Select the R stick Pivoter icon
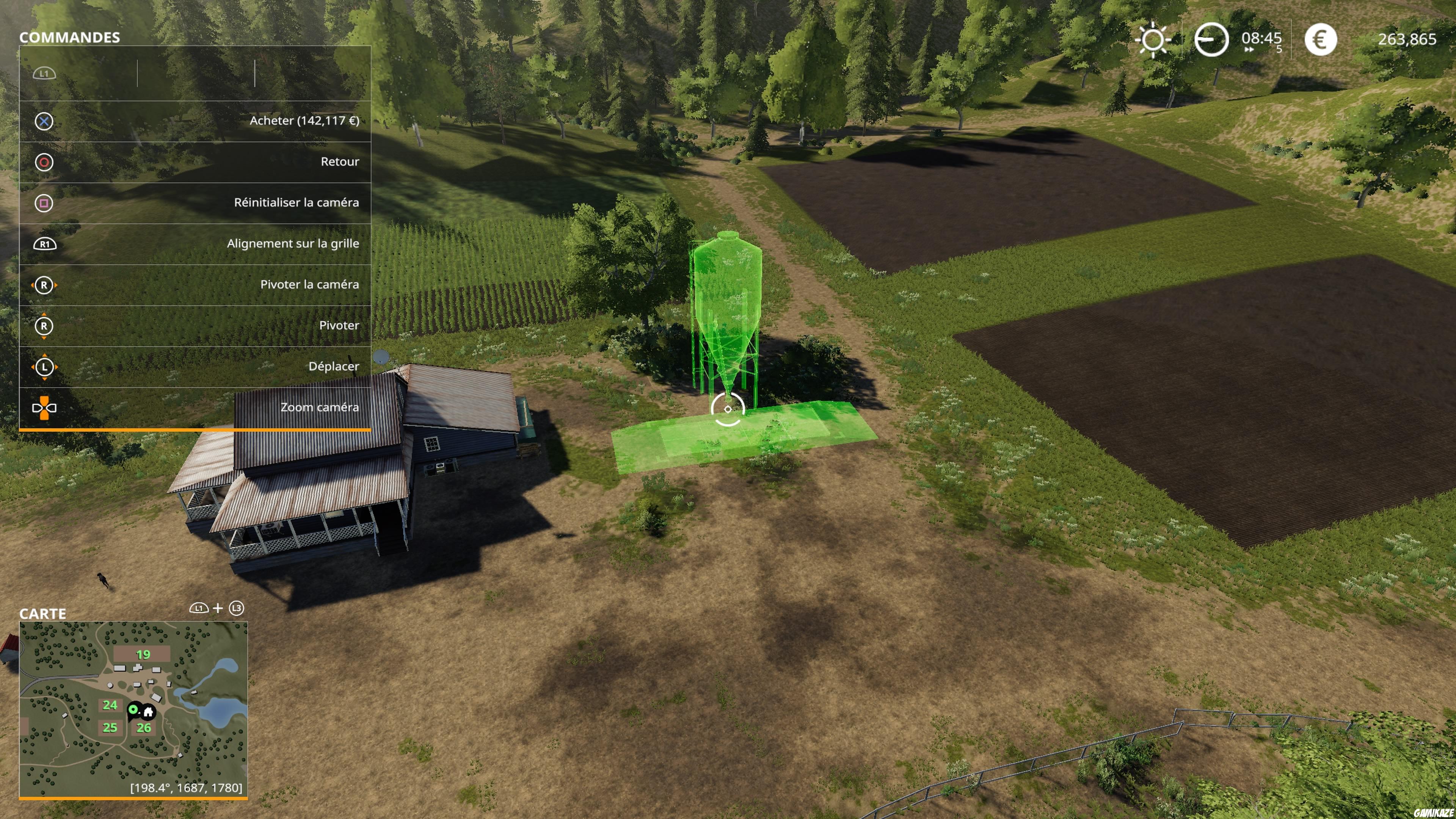 pos(44,326)
